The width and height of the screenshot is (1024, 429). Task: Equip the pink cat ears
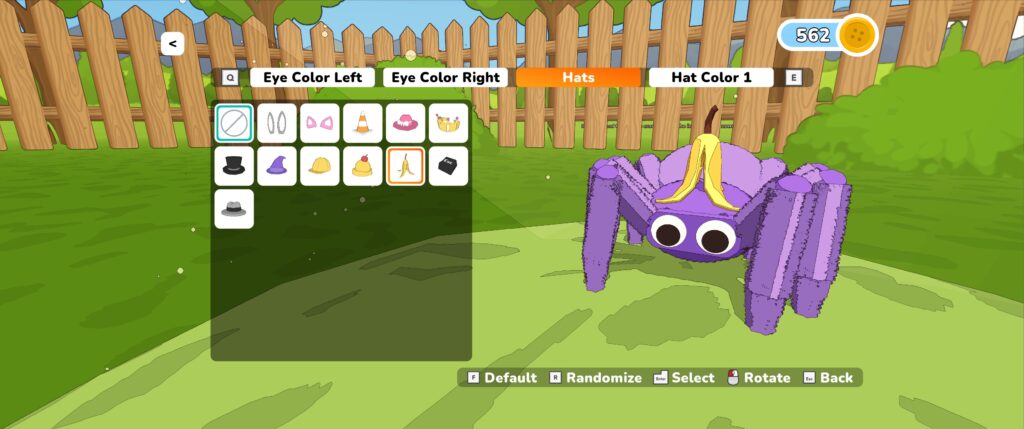[x=320, y=123]
